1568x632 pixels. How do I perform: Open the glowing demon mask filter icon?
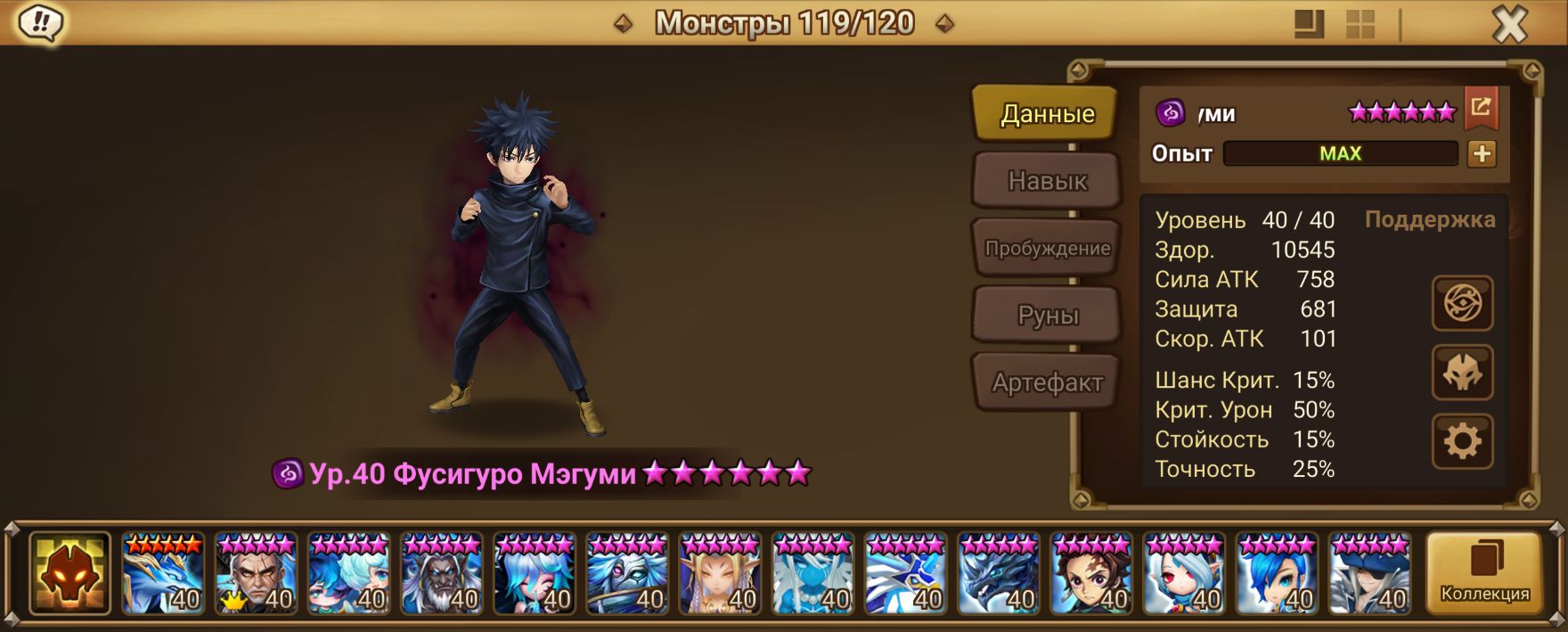tap(69, 573)
